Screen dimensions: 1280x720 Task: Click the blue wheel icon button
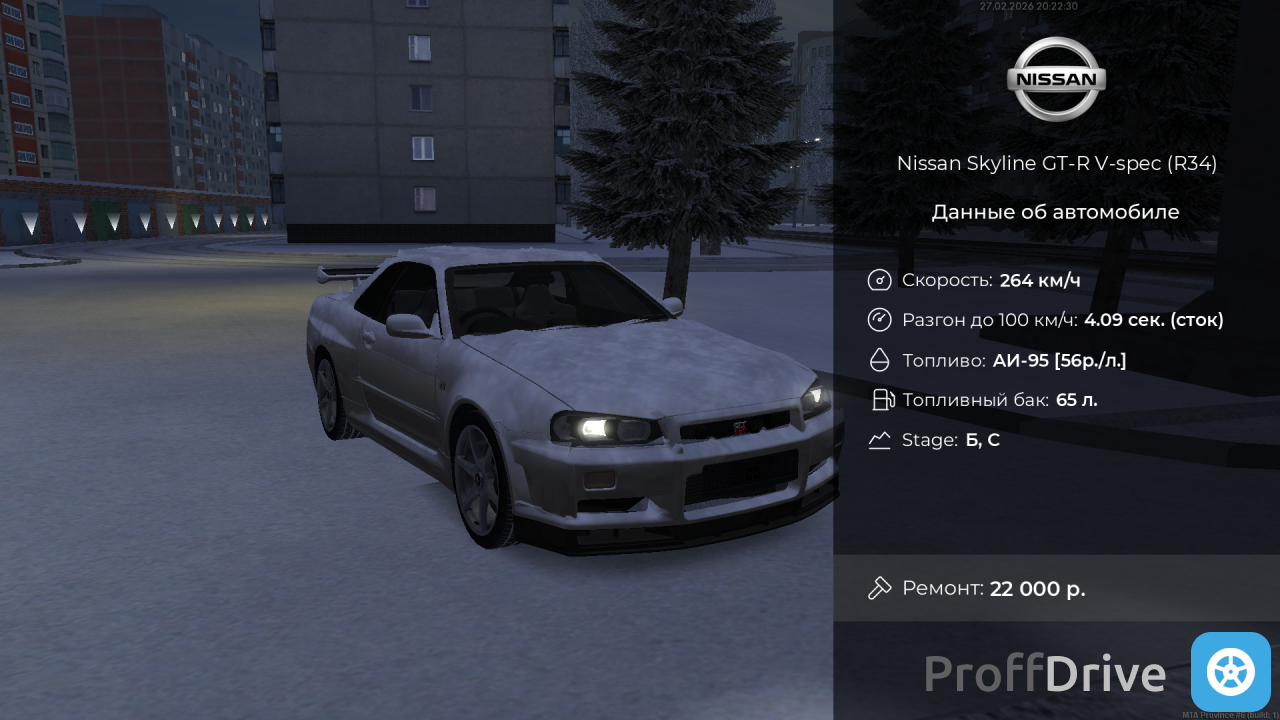tap(1230, 671)
